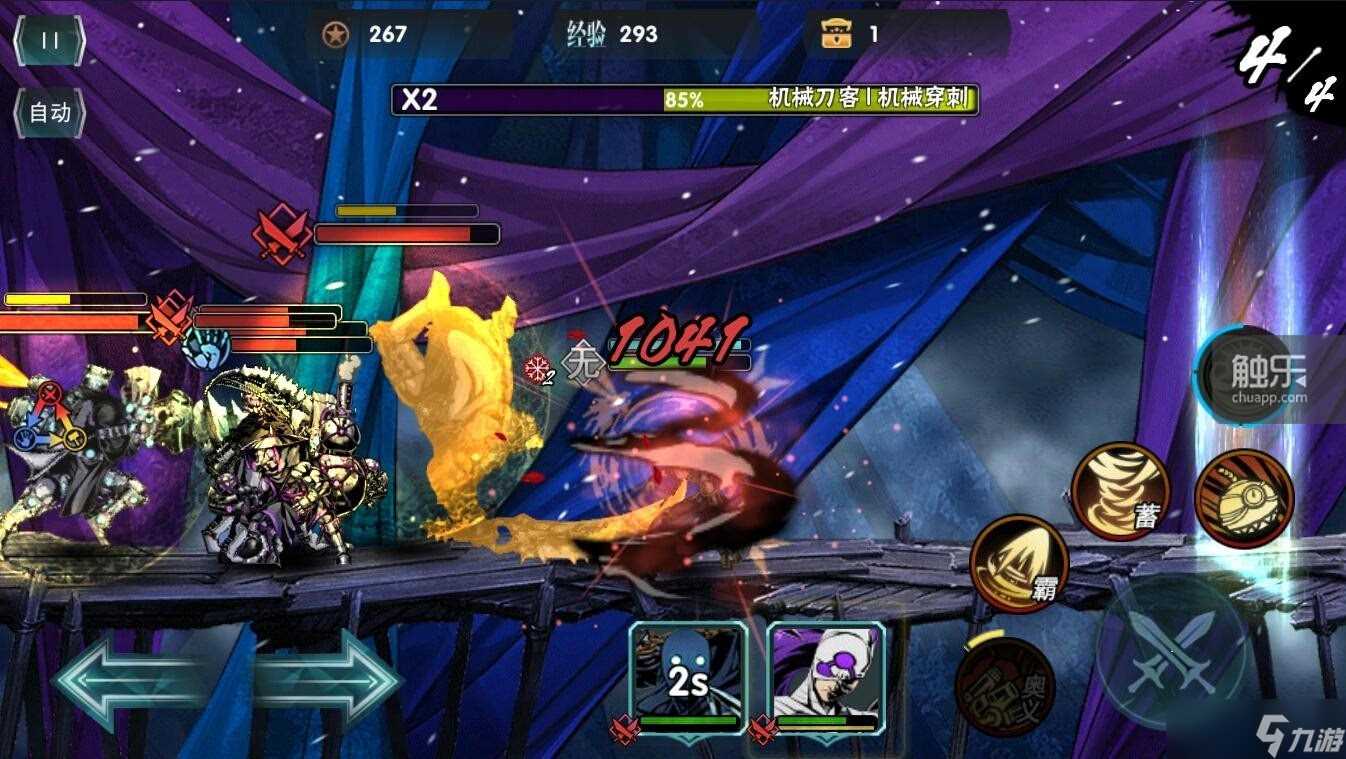Attack with the crossed swords button
This screenshot has height=759, width=1346.
[x=1171, y=650]
